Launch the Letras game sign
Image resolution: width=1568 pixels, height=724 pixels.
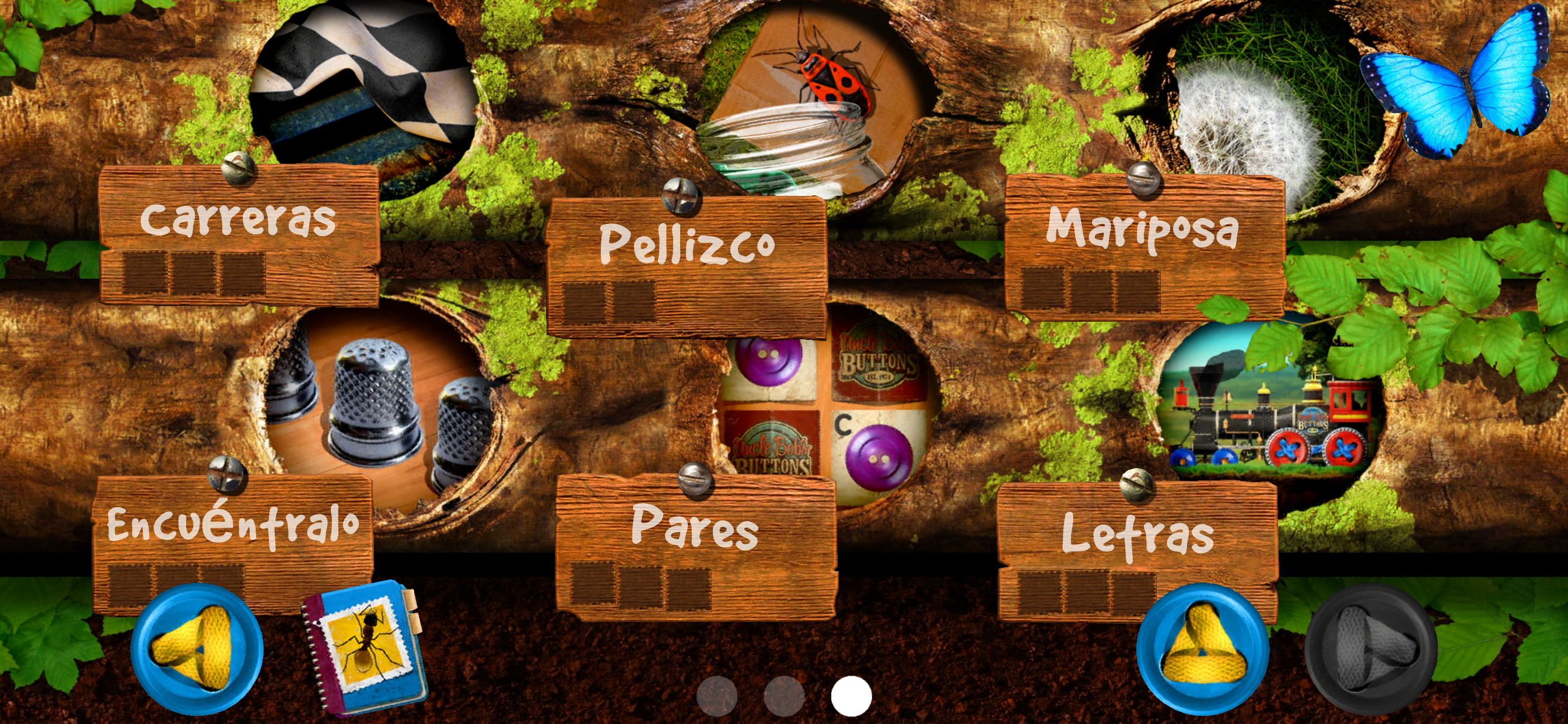(1137, 551)
